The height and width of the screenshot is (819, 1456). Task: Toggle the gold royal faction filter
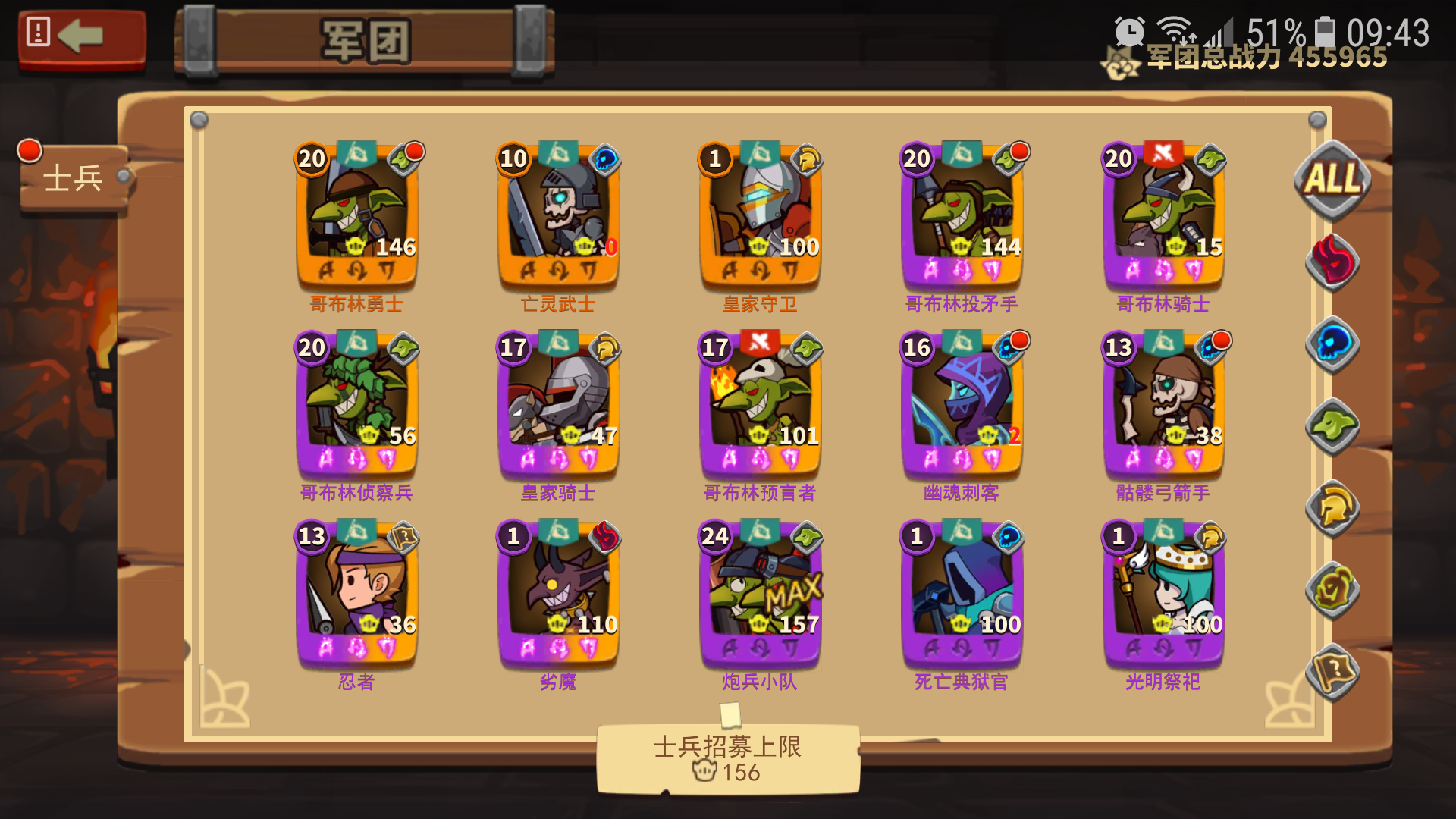[1332, 508]
